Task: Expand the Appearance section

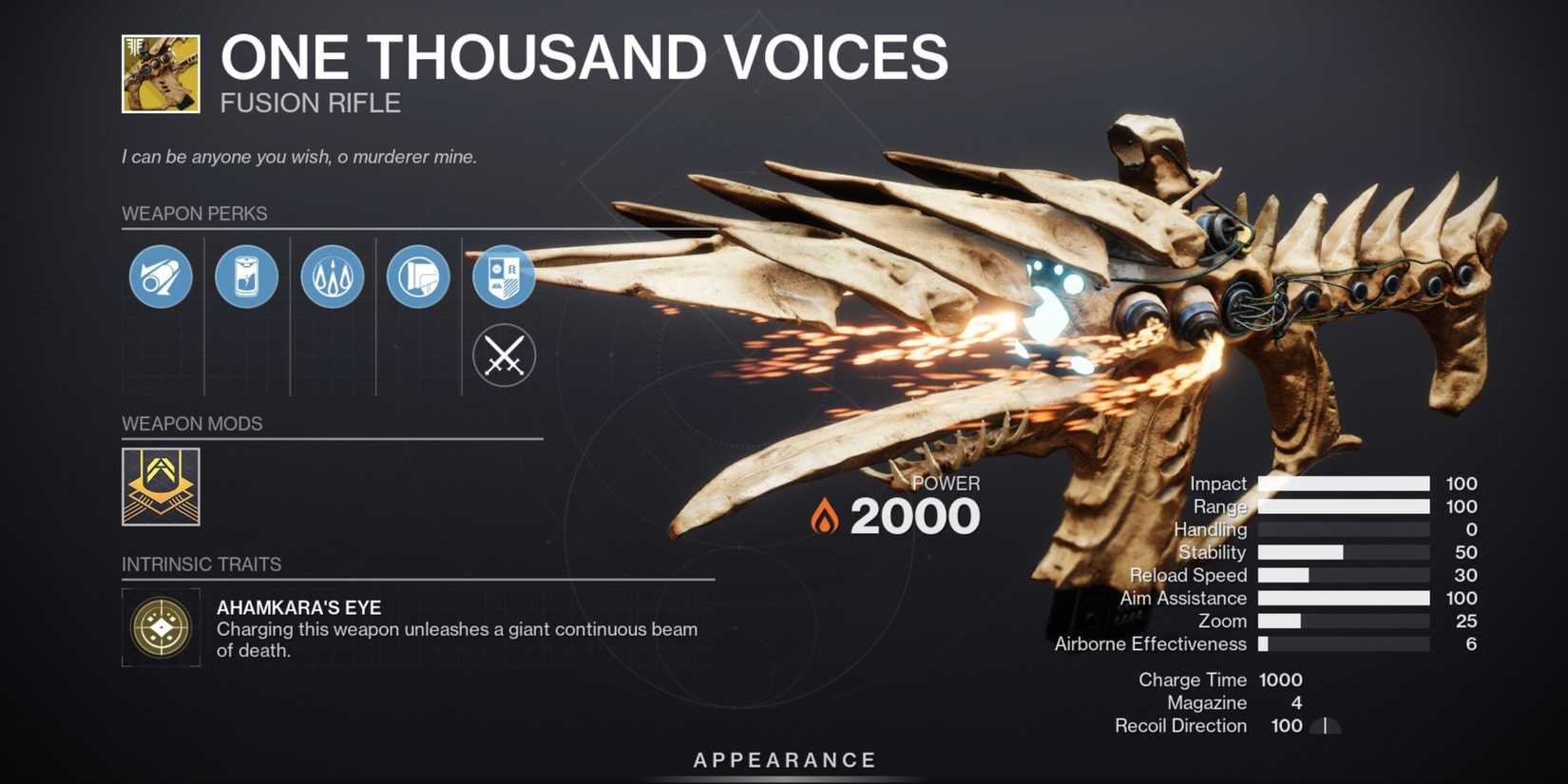Action: pyautogui.click(x=783, y=759)
